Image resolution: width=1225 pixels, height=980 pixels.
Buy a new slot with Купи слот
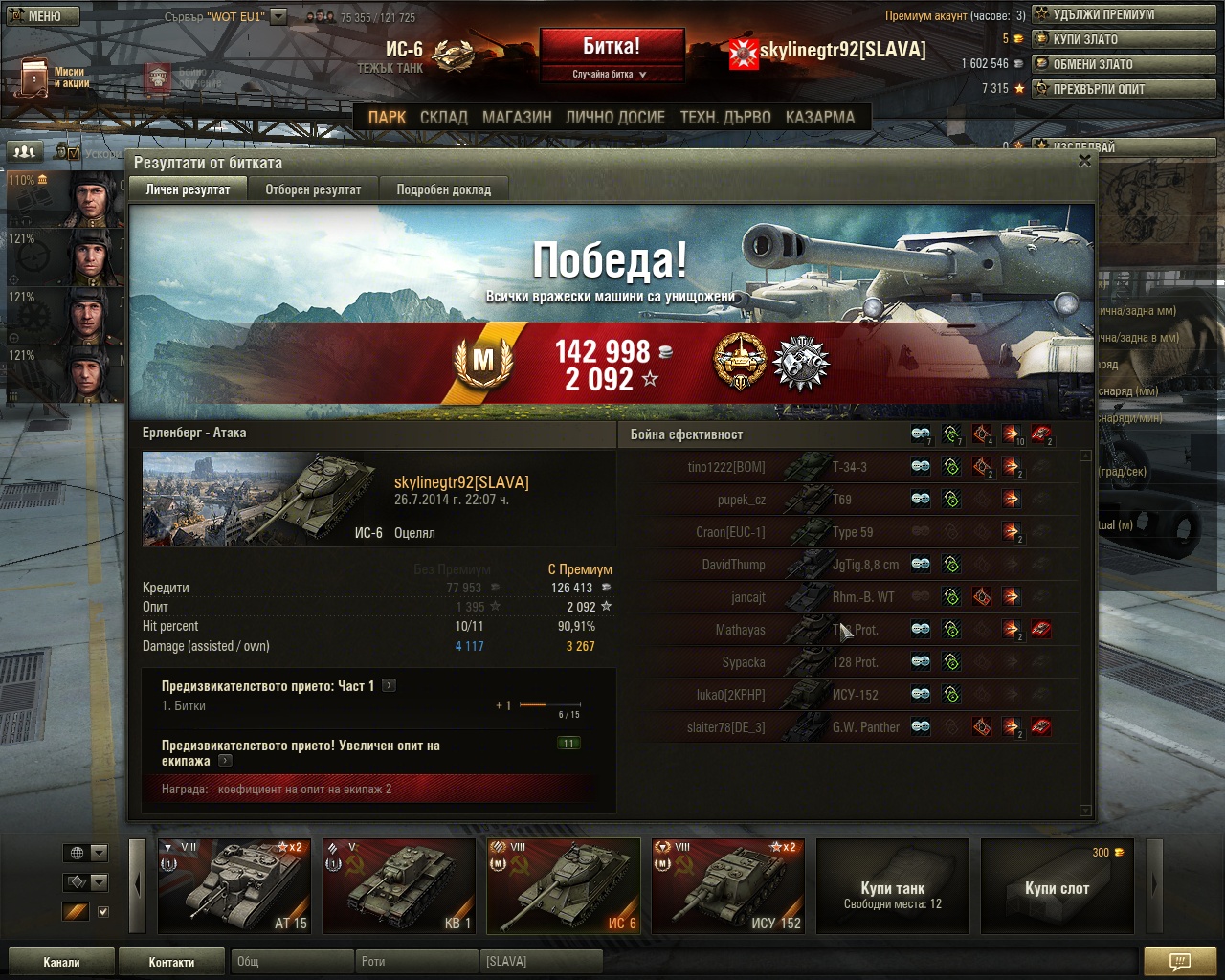pos(1057,887)
